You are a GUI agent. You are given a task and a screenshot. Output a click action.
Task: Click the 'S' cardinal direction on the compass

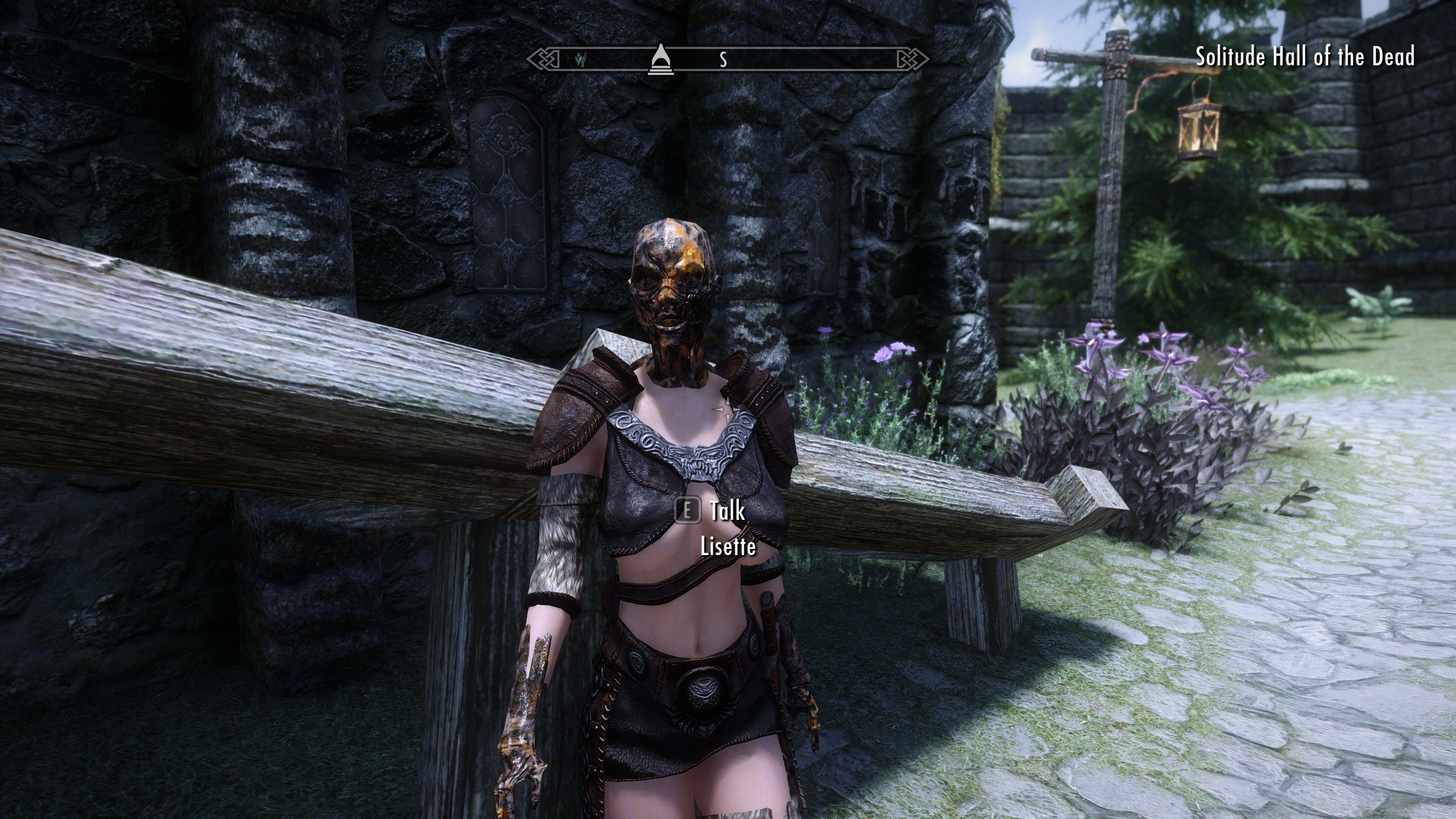[x=723, y=59]
